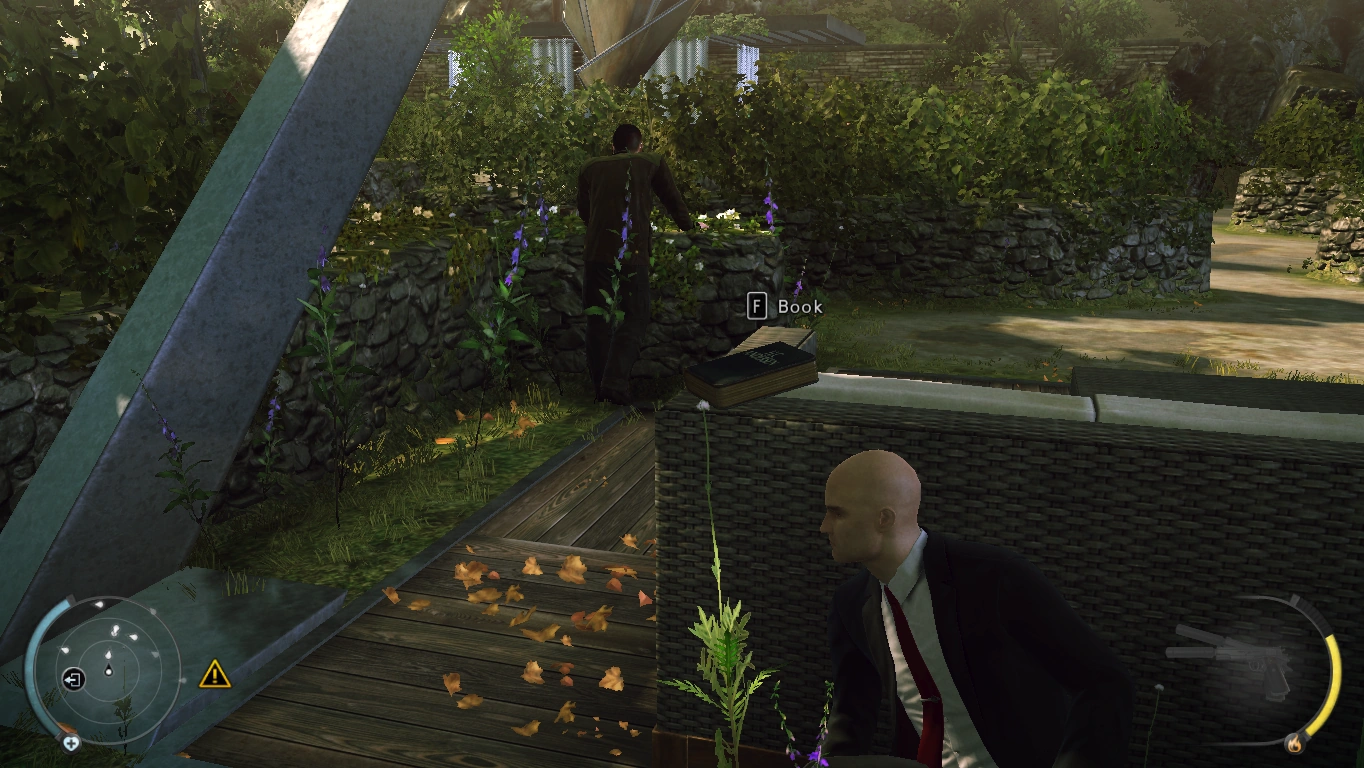This screenshot has width=1364, height=768.
Task: Click the flame Instinct icon on the weapon ring
Action: [x=1296, y=744]
